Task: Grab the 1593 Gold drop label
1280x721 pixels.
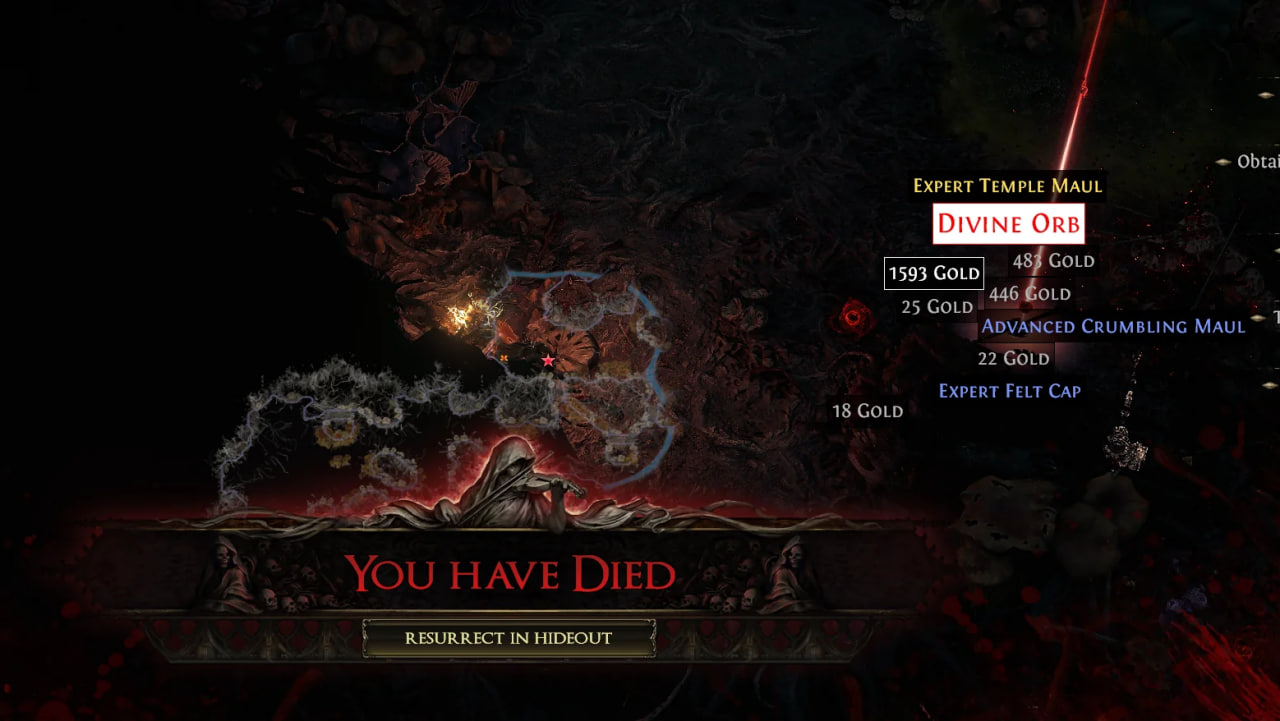Action: (x=934, y=273)
